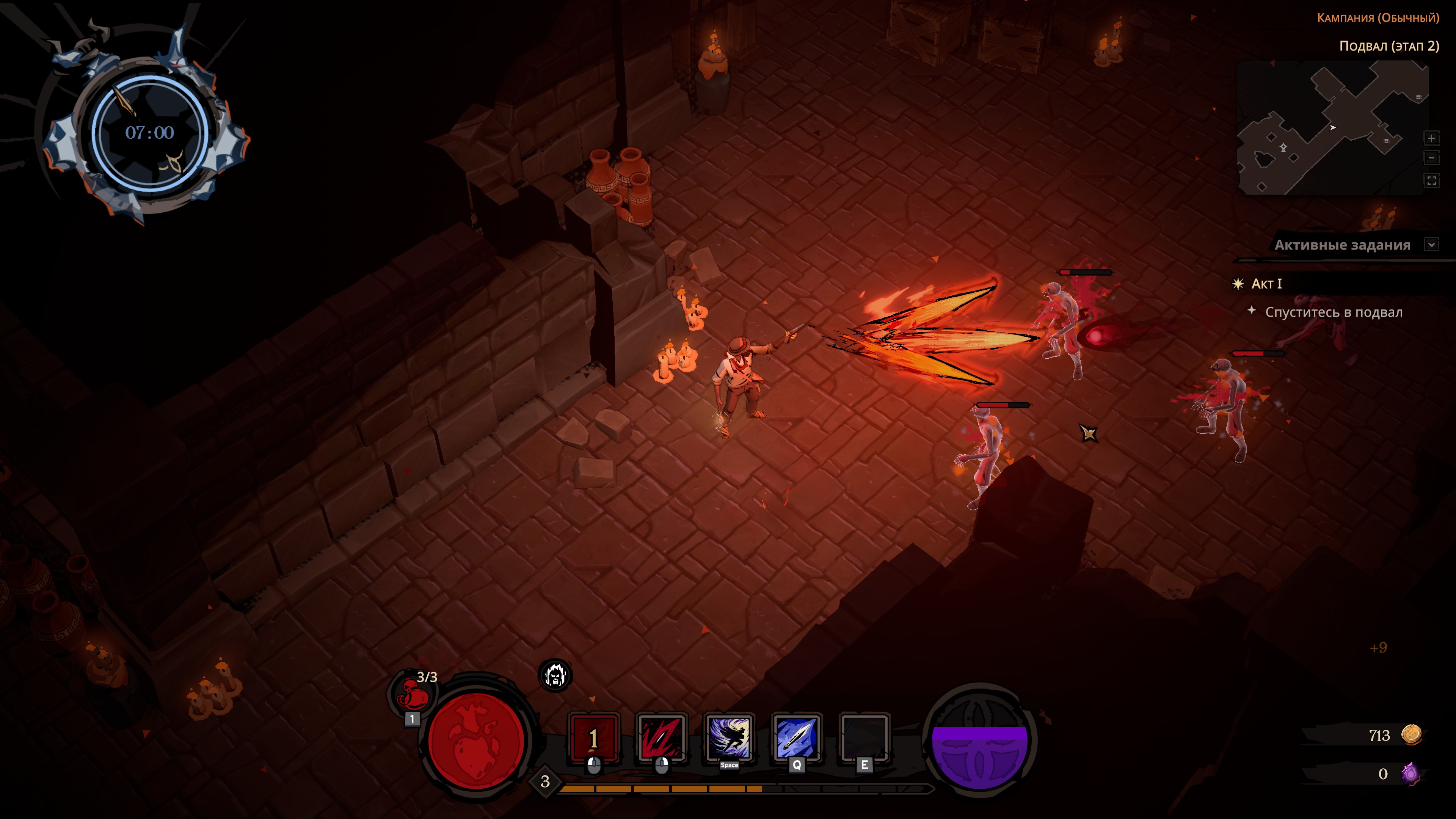Select the Акт I quest entry
This screenshot has width=1456, height=819.
(x=1266, y=284)
